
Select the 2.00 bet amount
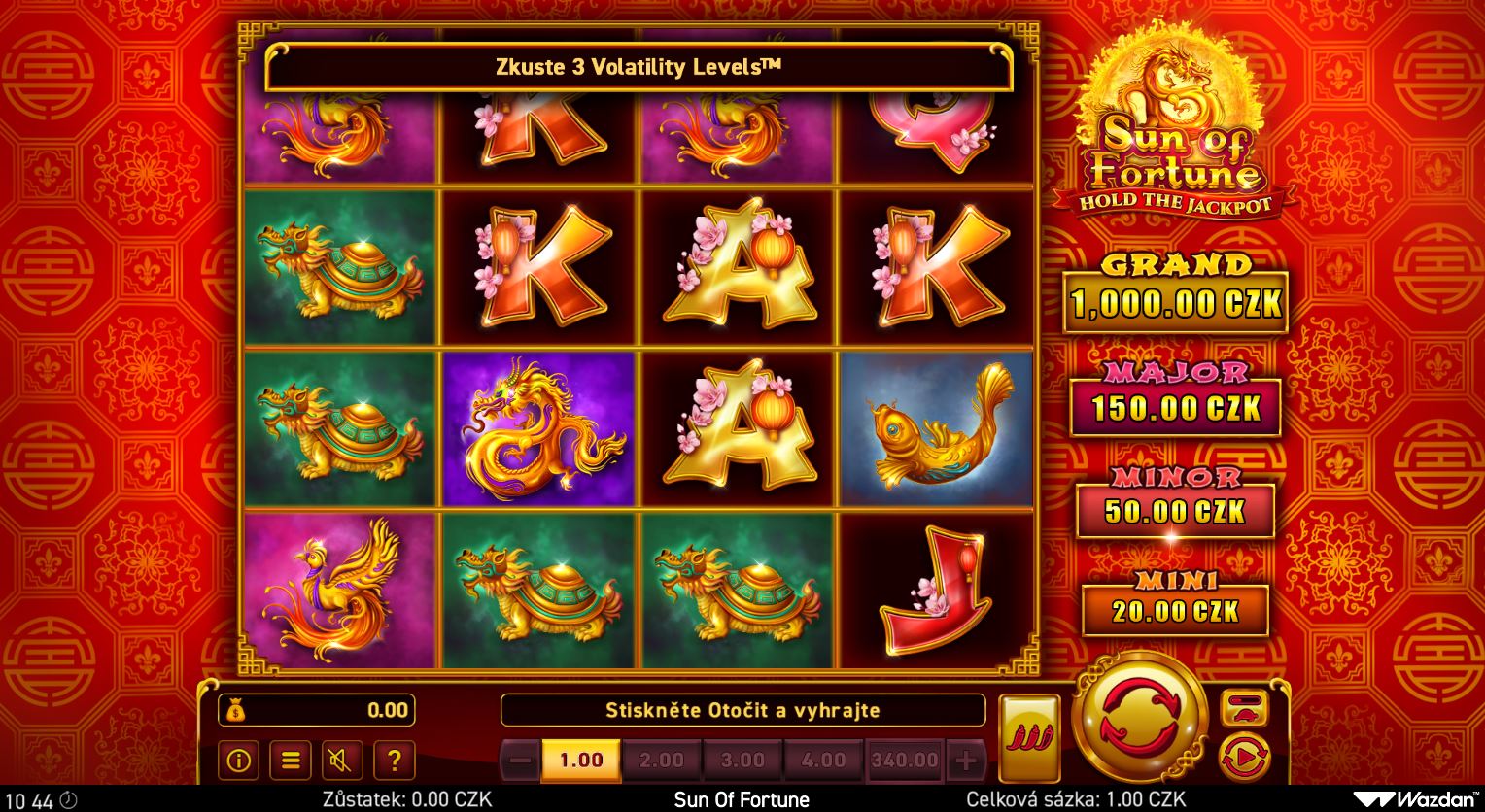[x=663, y=761]
